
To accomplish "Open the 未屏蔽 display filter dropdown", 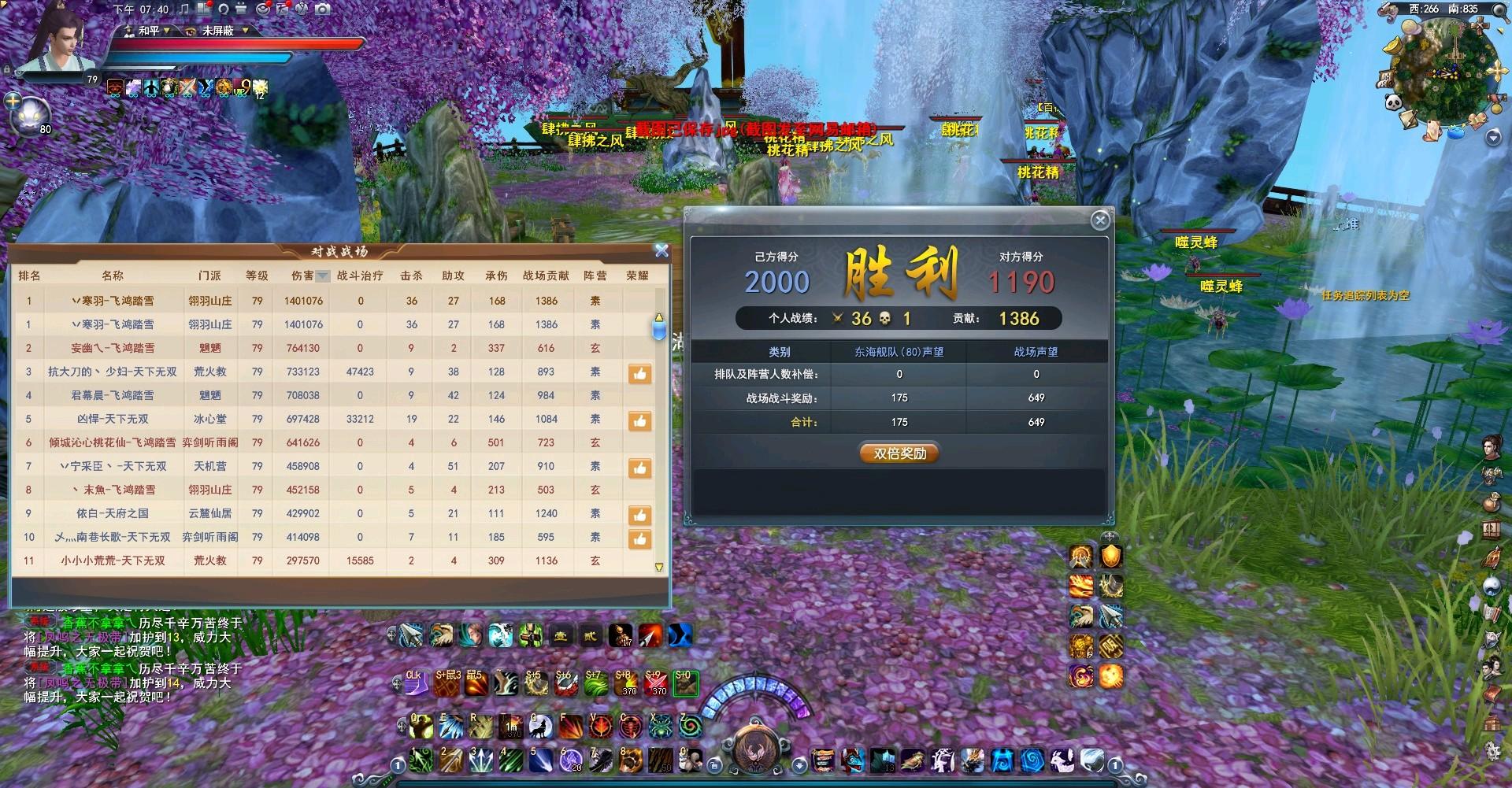I will 246,31.
